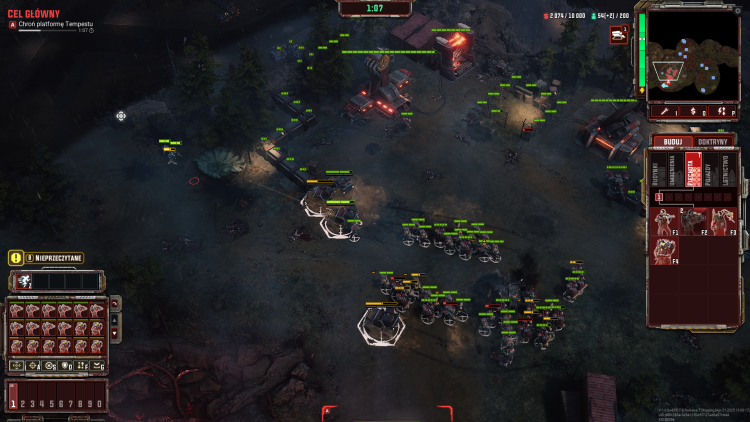750x422 pixels.
Task: Select control group 1
Action: click(13, 403)
